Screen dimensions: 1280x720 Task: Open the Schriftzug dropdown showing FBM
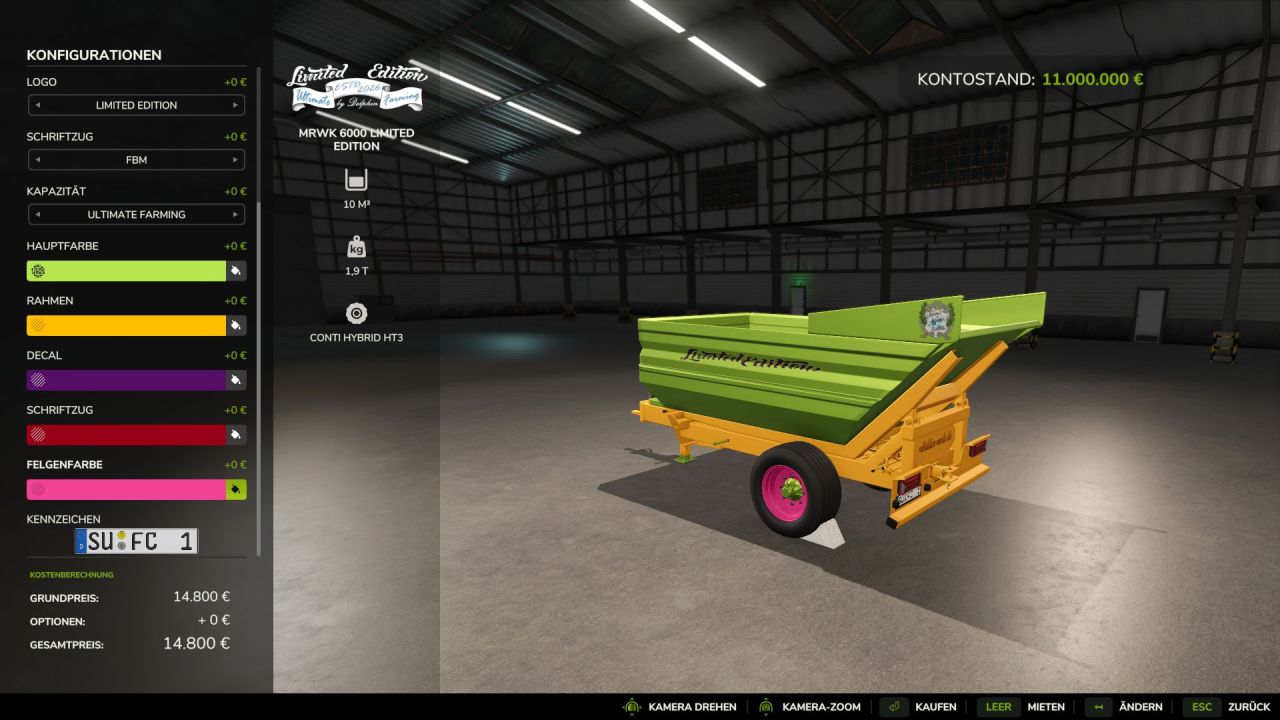(136, 160)
